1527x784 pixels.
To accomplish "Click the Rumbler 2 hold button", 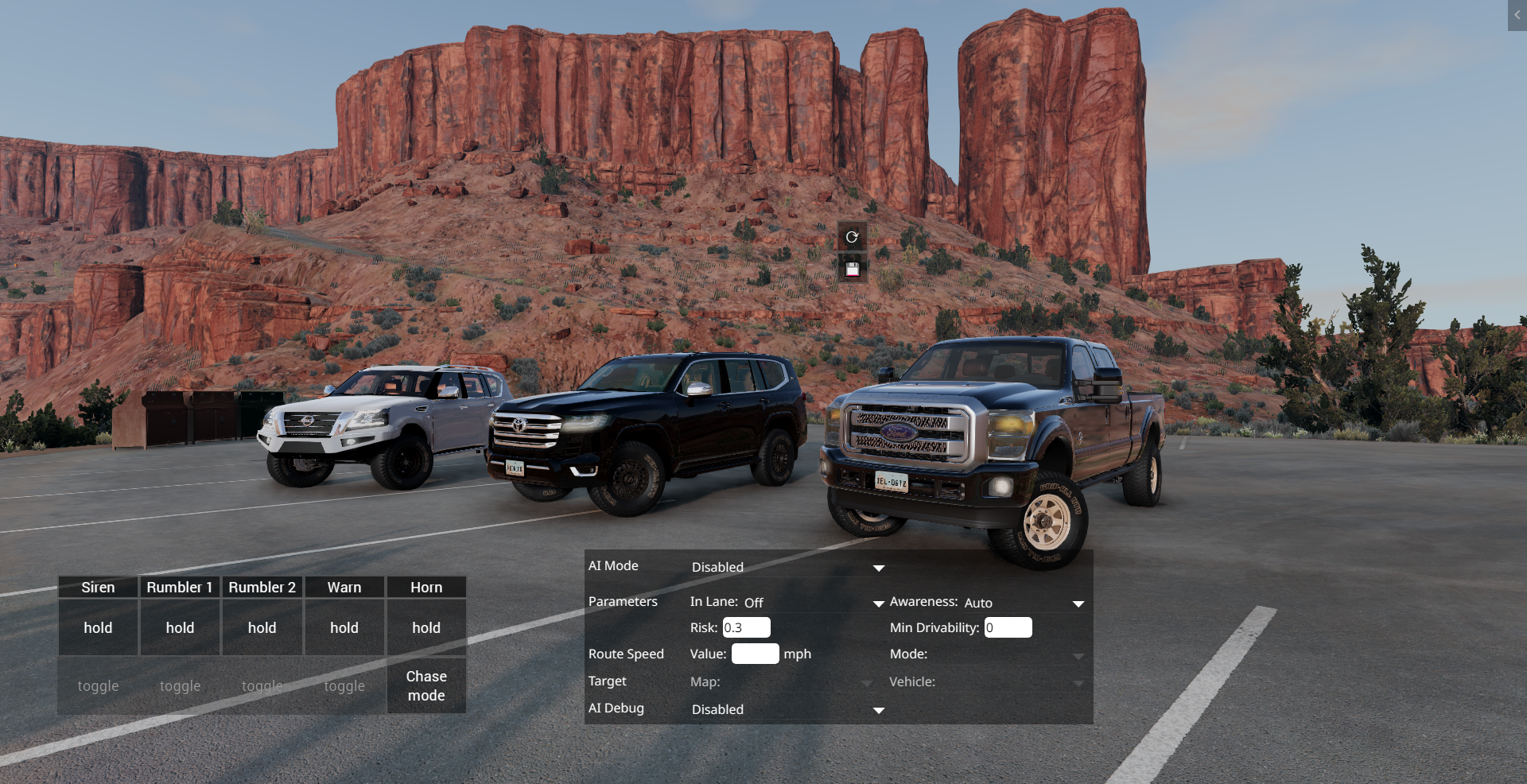I will [x=262, y=627].
